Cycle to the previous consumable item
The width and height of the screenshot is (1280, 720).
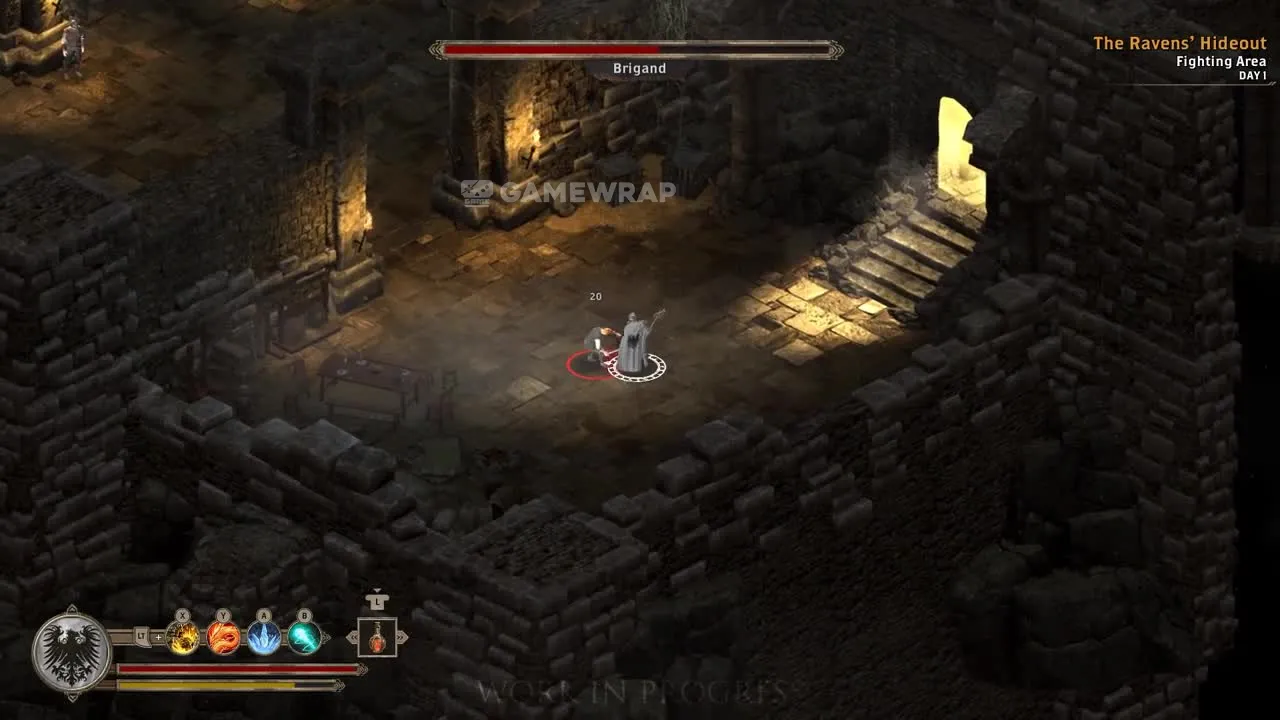(351, 637)
